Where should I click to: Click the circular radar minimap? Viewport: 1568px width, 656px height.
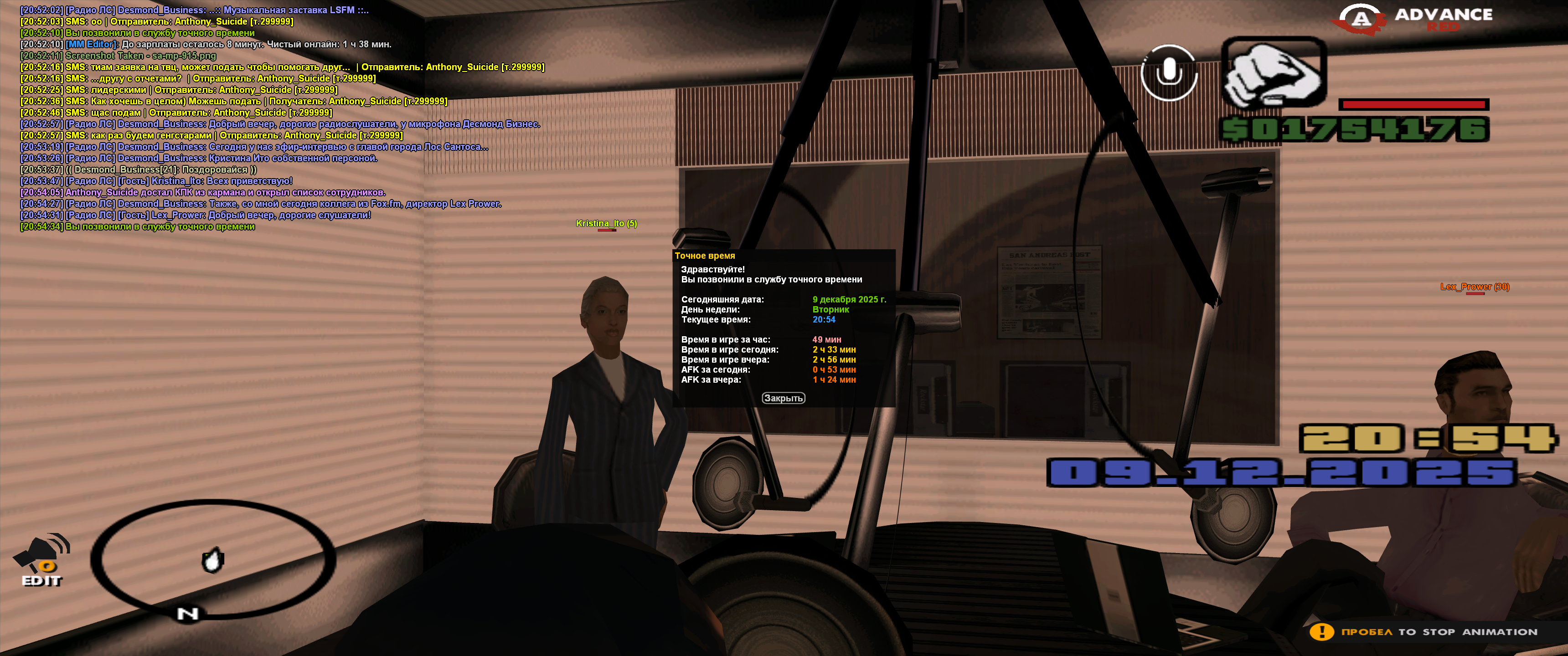click(x=213, y=558)
